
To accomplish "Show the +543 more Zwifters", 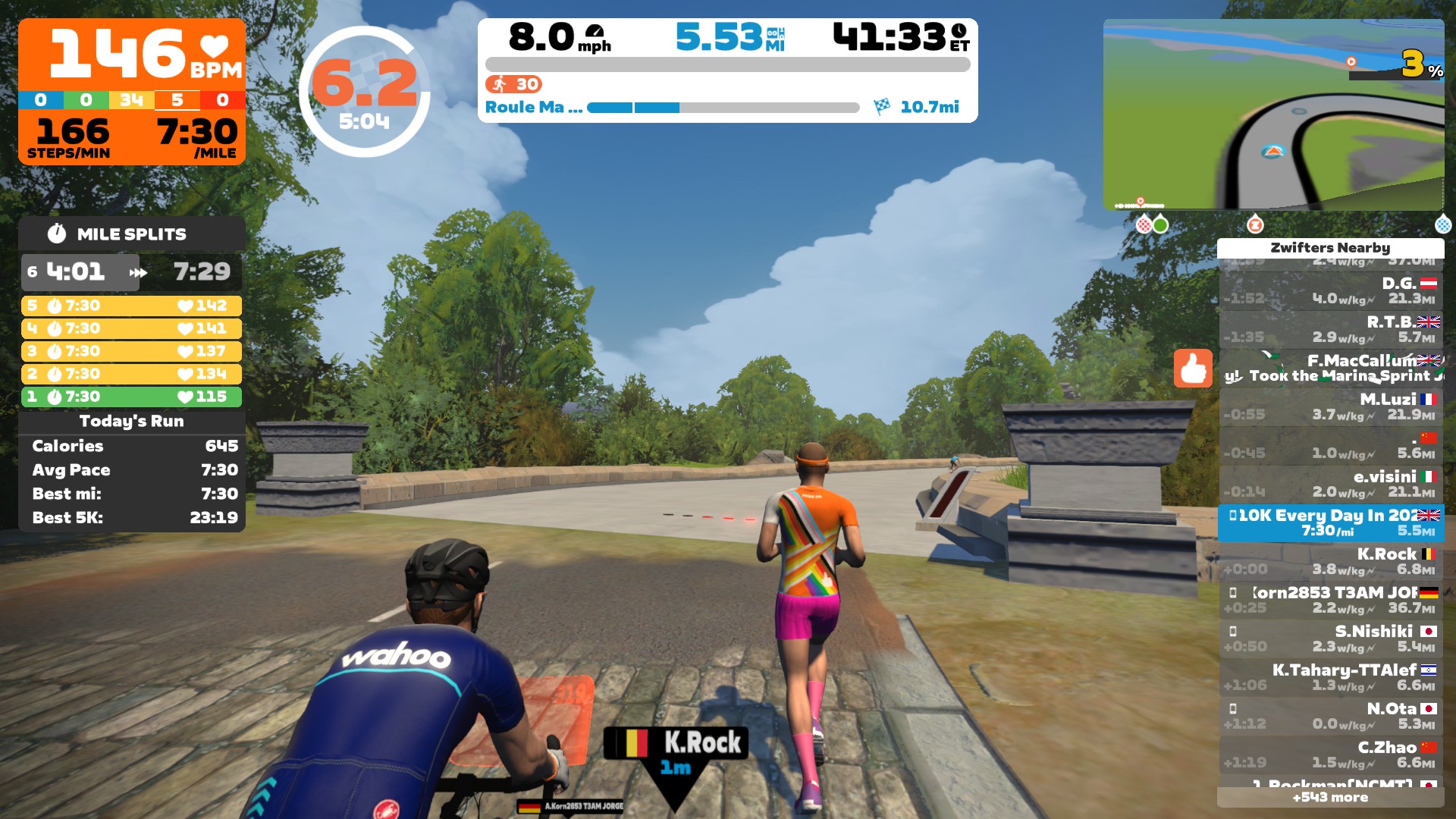I will (x=1330, y=798).
